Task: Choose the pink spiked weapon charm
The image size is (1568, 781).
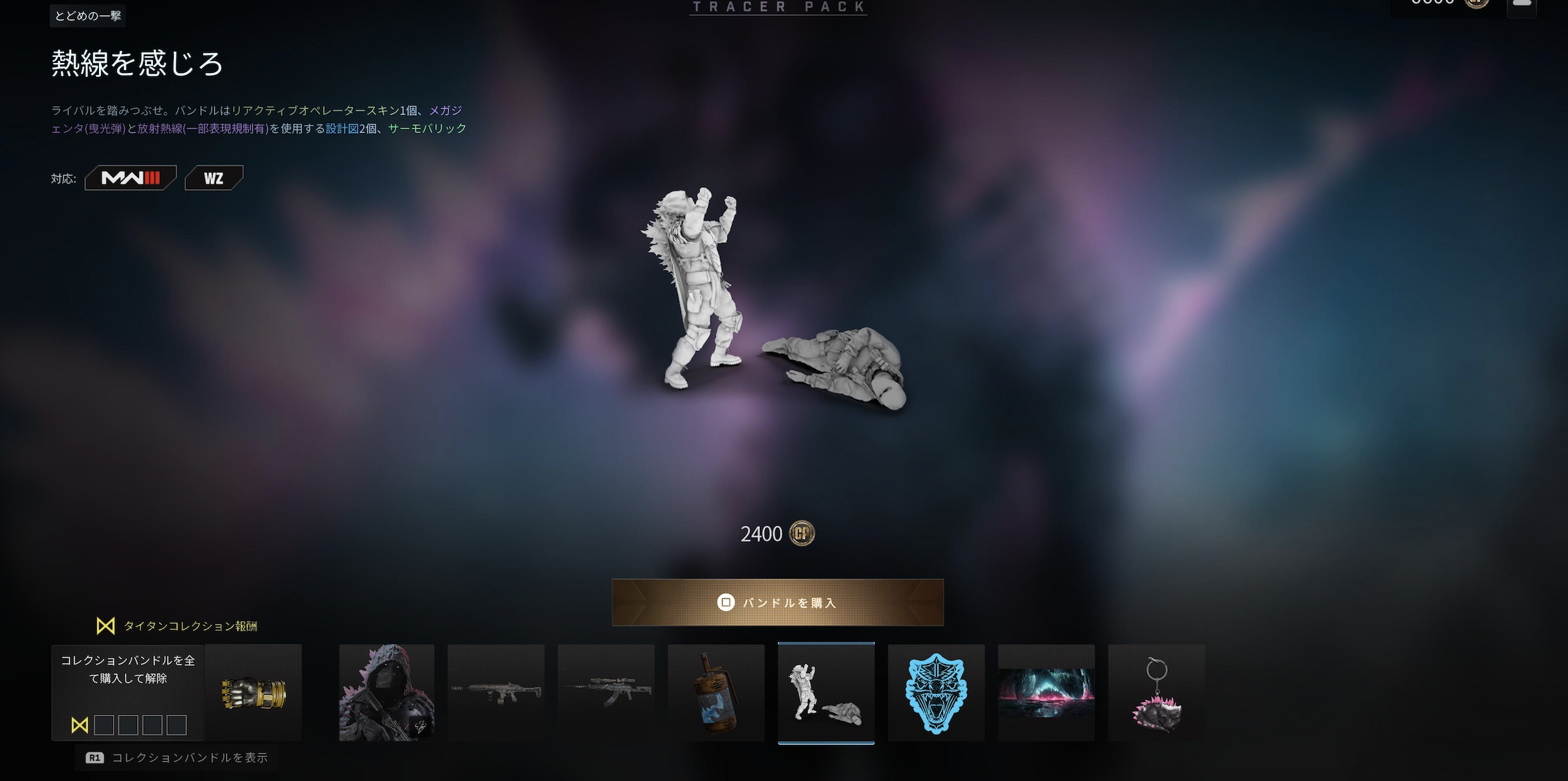Action: coord(1156,693)
